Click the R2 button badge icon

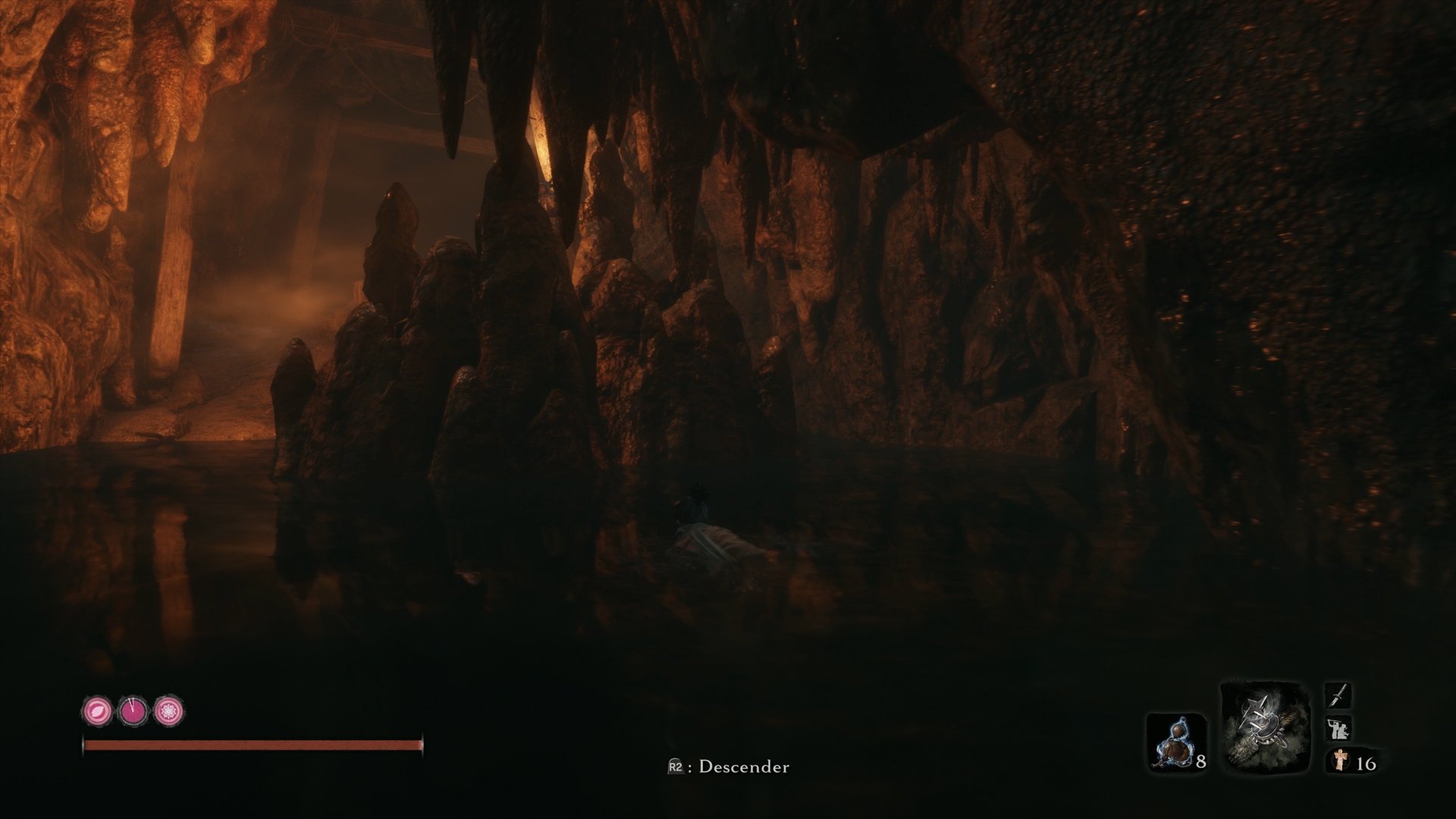[675, 767]
